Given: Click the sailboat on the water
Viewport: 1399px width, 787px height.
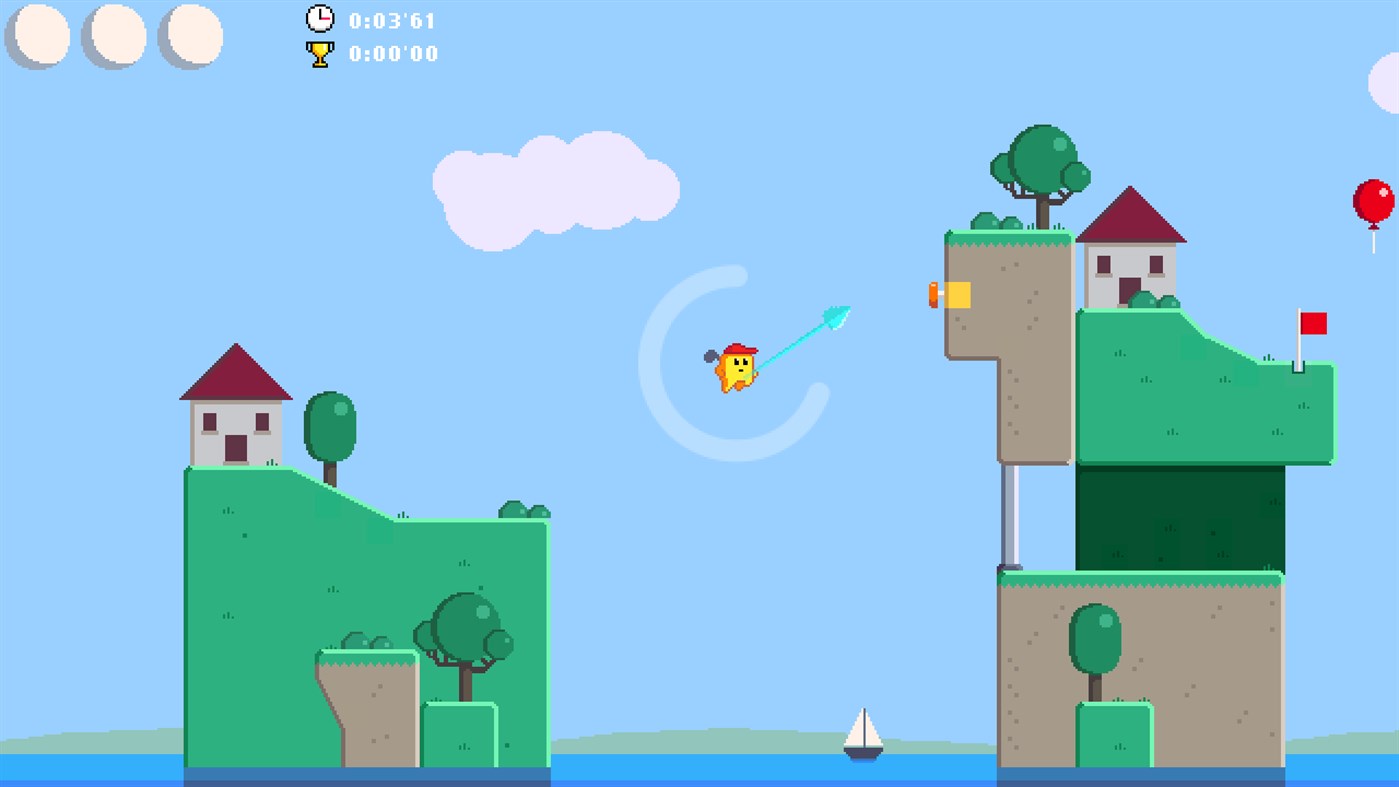Looking at the screenshot, I should pyautogui.click(x=862, y=735).
